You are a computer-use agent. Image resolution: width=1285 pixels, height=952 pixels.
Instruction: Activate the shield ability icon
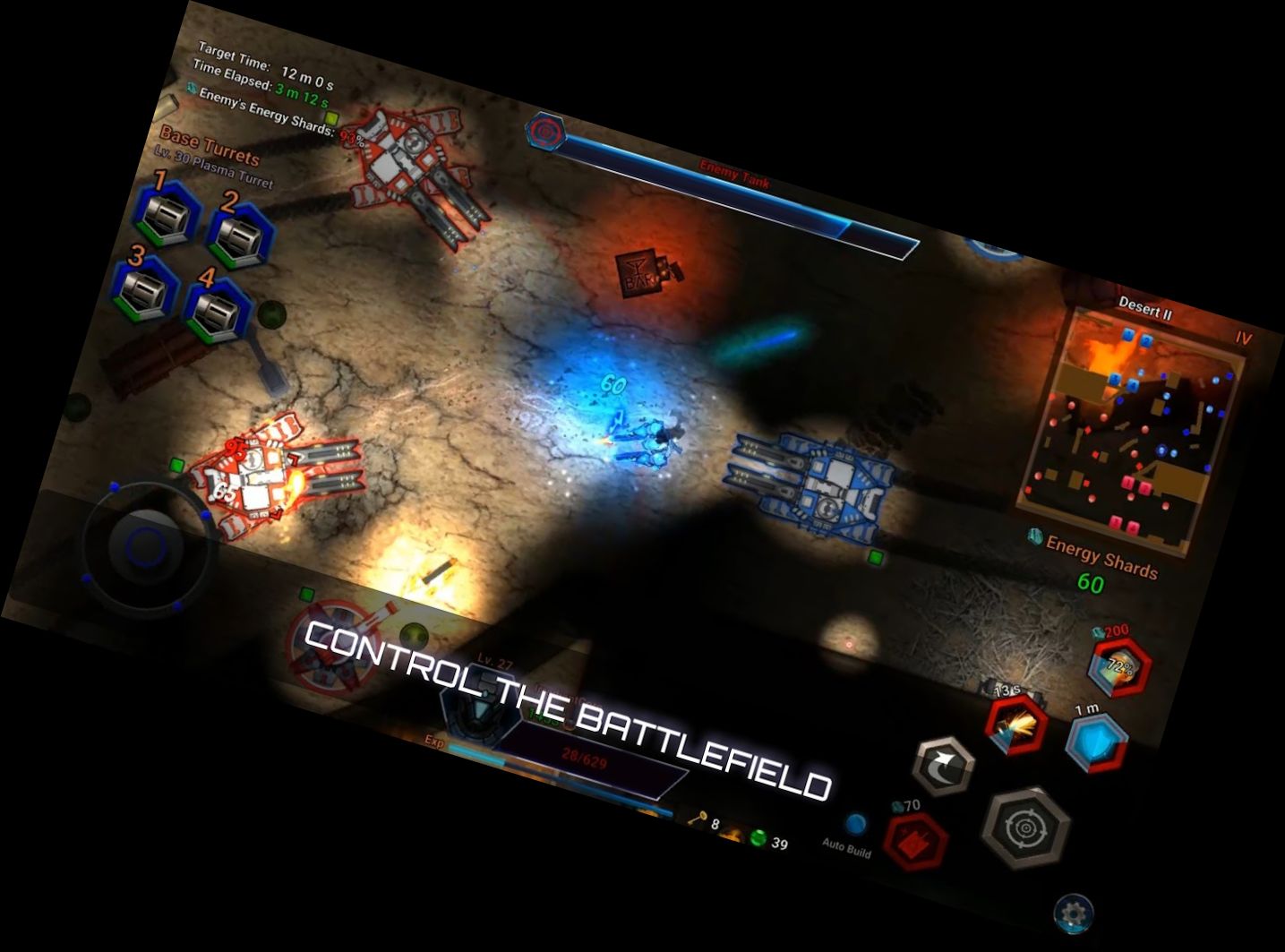click(1095, 740)
